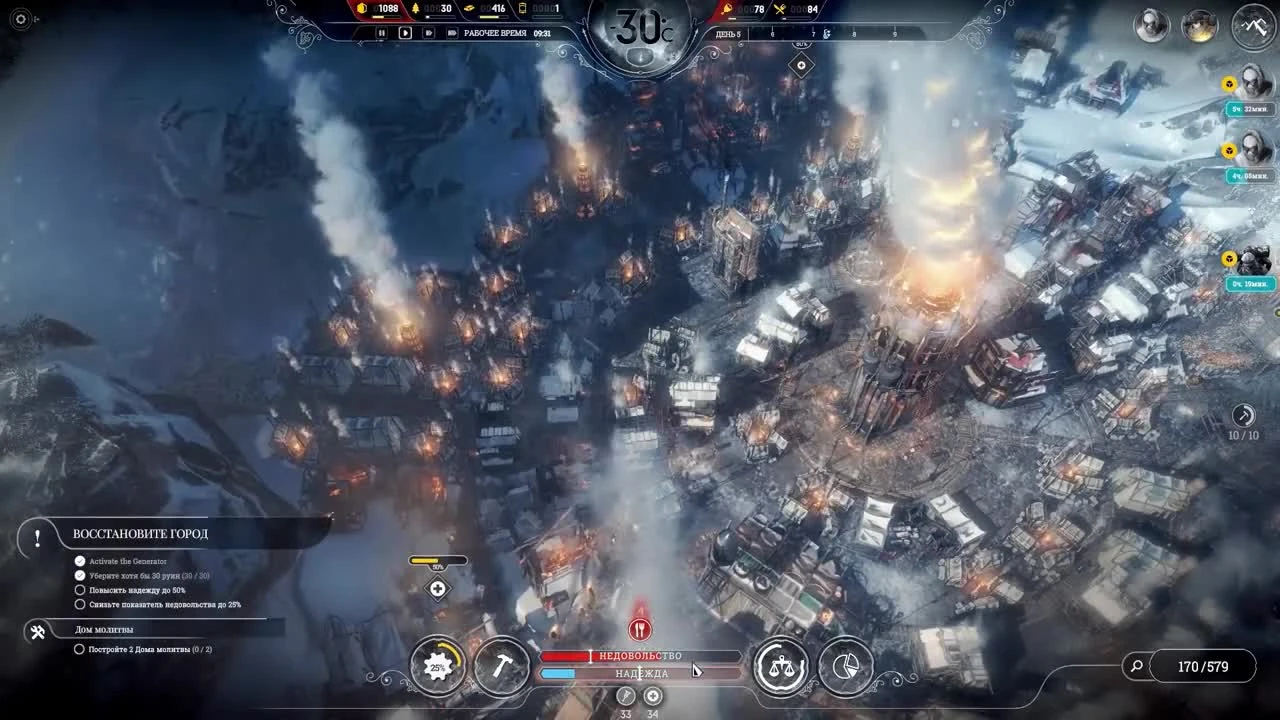The image size is (1280, 720).
Task: Open the menu icon in top-left corner
Action: pos(20,18)
